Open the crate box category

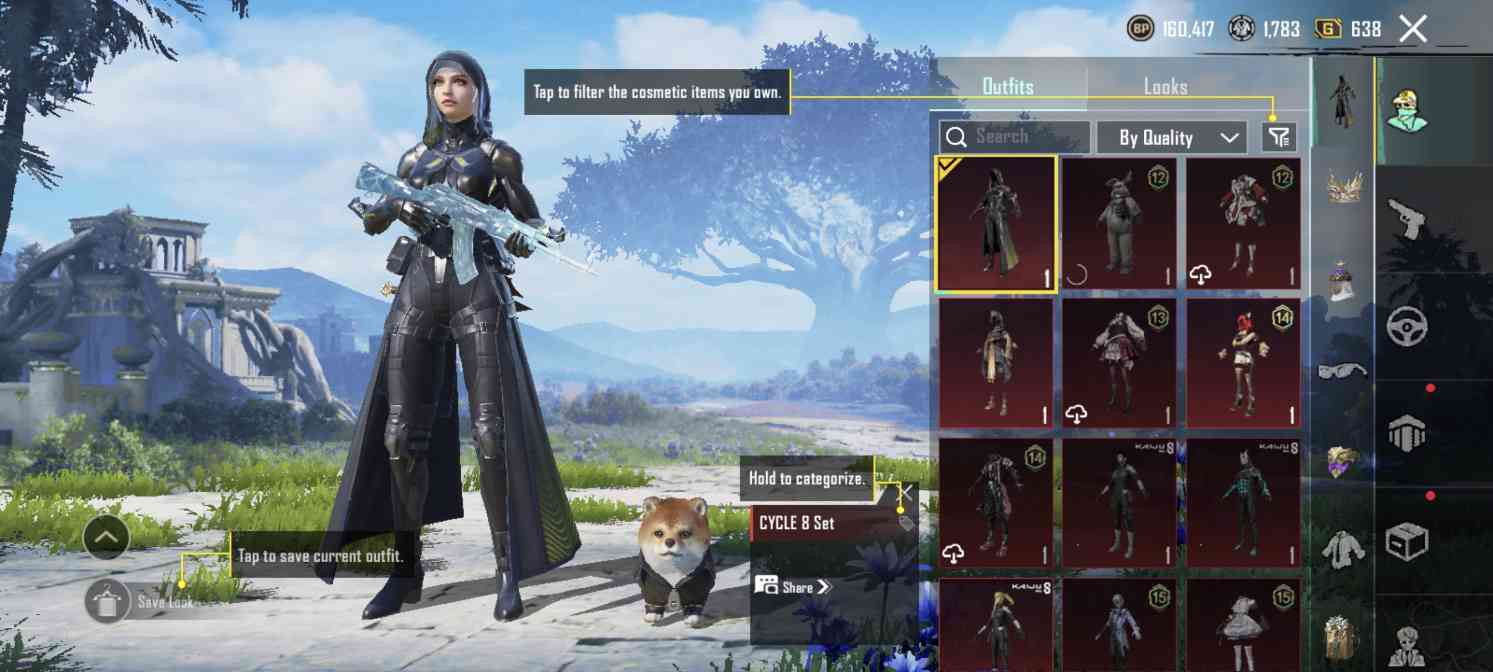(1407, 541)
